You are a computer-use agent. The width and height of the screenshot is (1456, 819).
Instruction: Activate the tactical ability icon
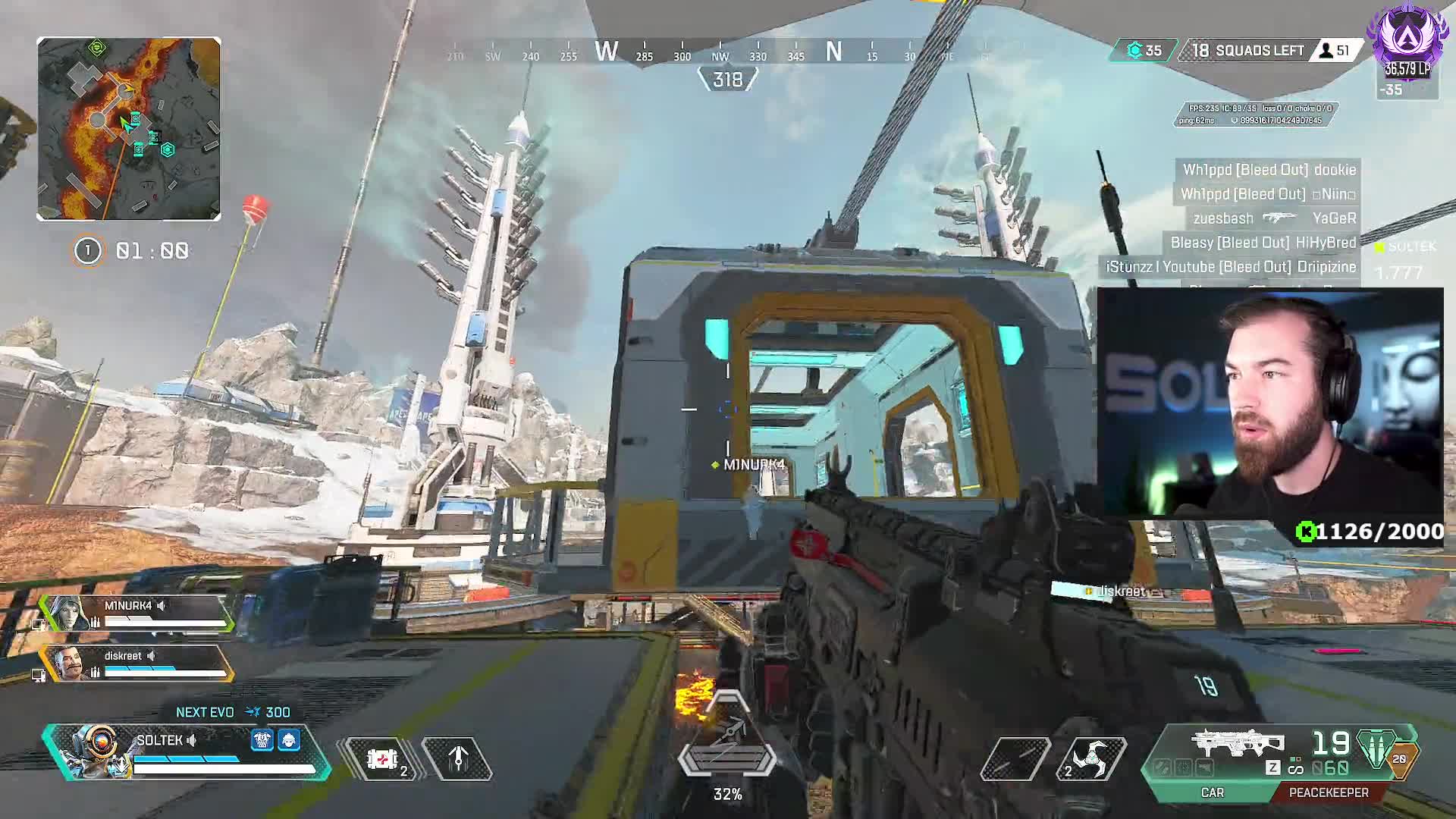point(458,758)
